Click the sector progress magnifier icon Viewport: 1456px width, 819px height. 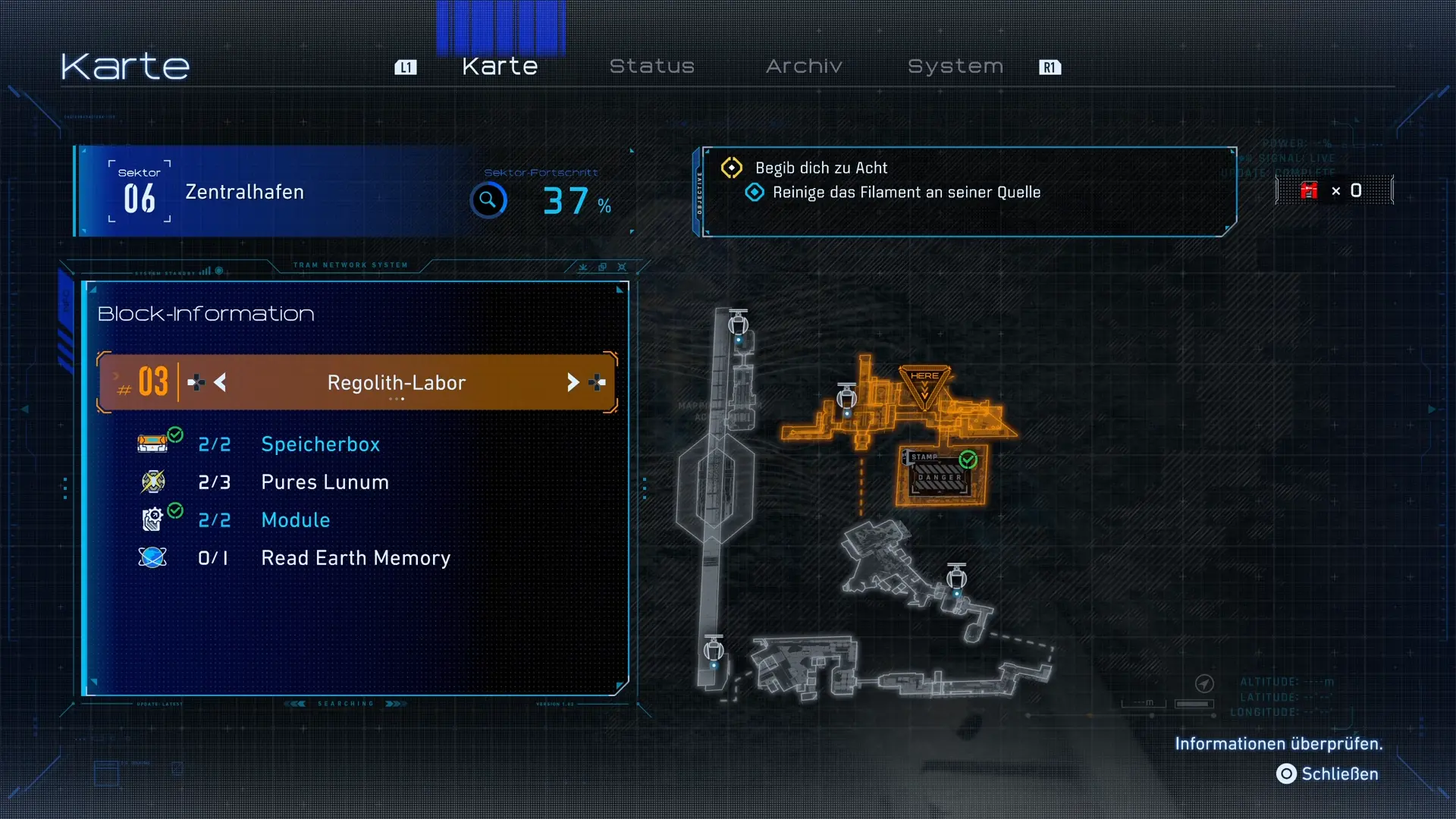[488, 200]
